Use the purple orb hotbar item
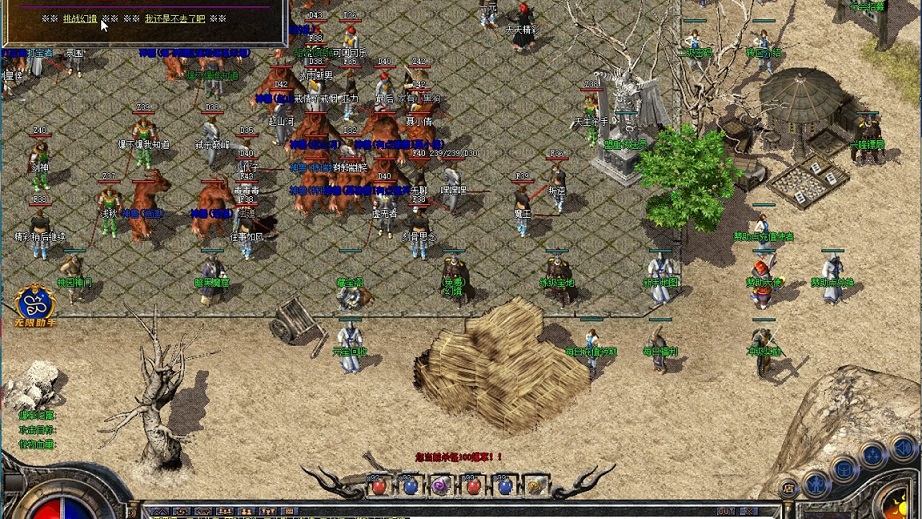Viewport: 922px width, 519px height. click(x=441, y=487)
